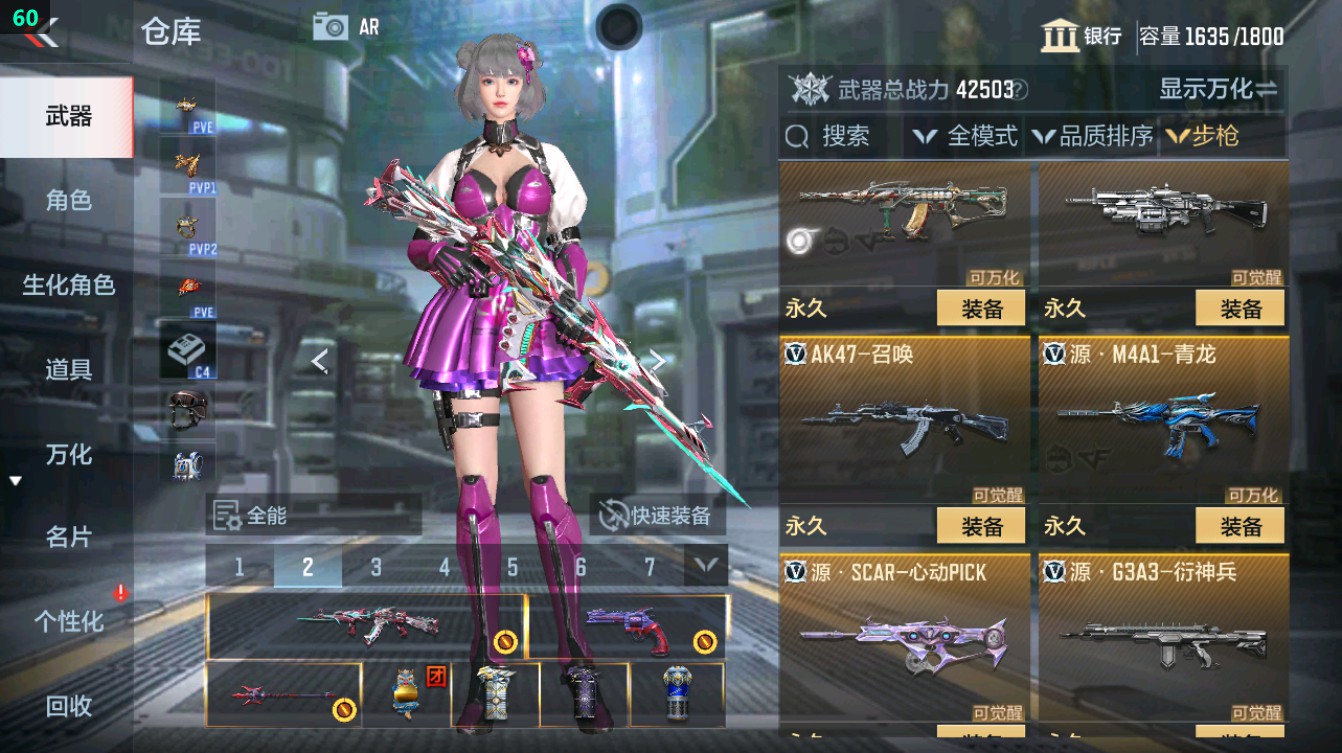
Task: Select the top PVE weapon slot
Action: pyautogui.click(x=186, y=107)
